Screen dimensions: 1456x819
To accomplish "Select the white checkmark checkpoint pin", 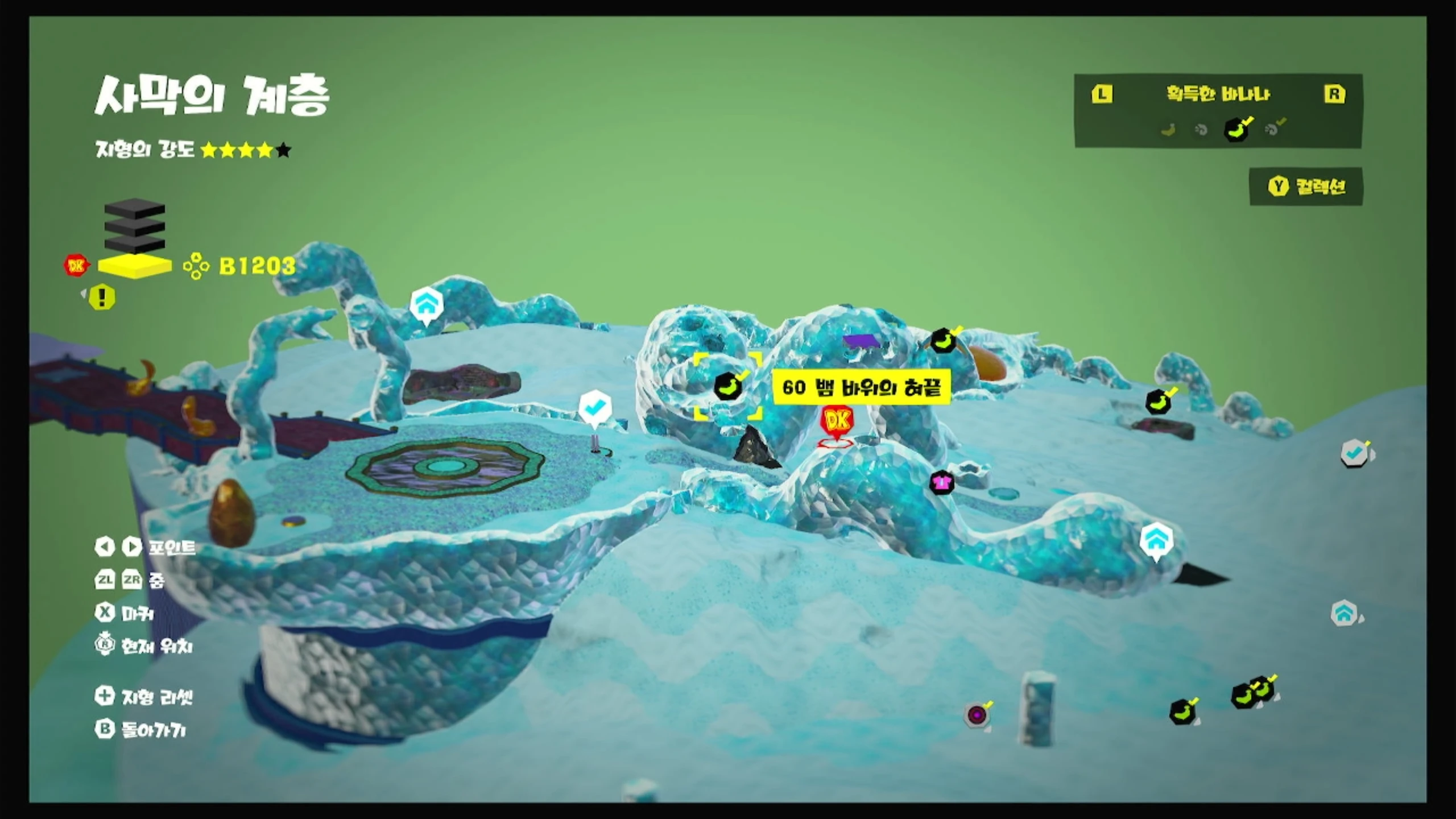I will [594, 408].
